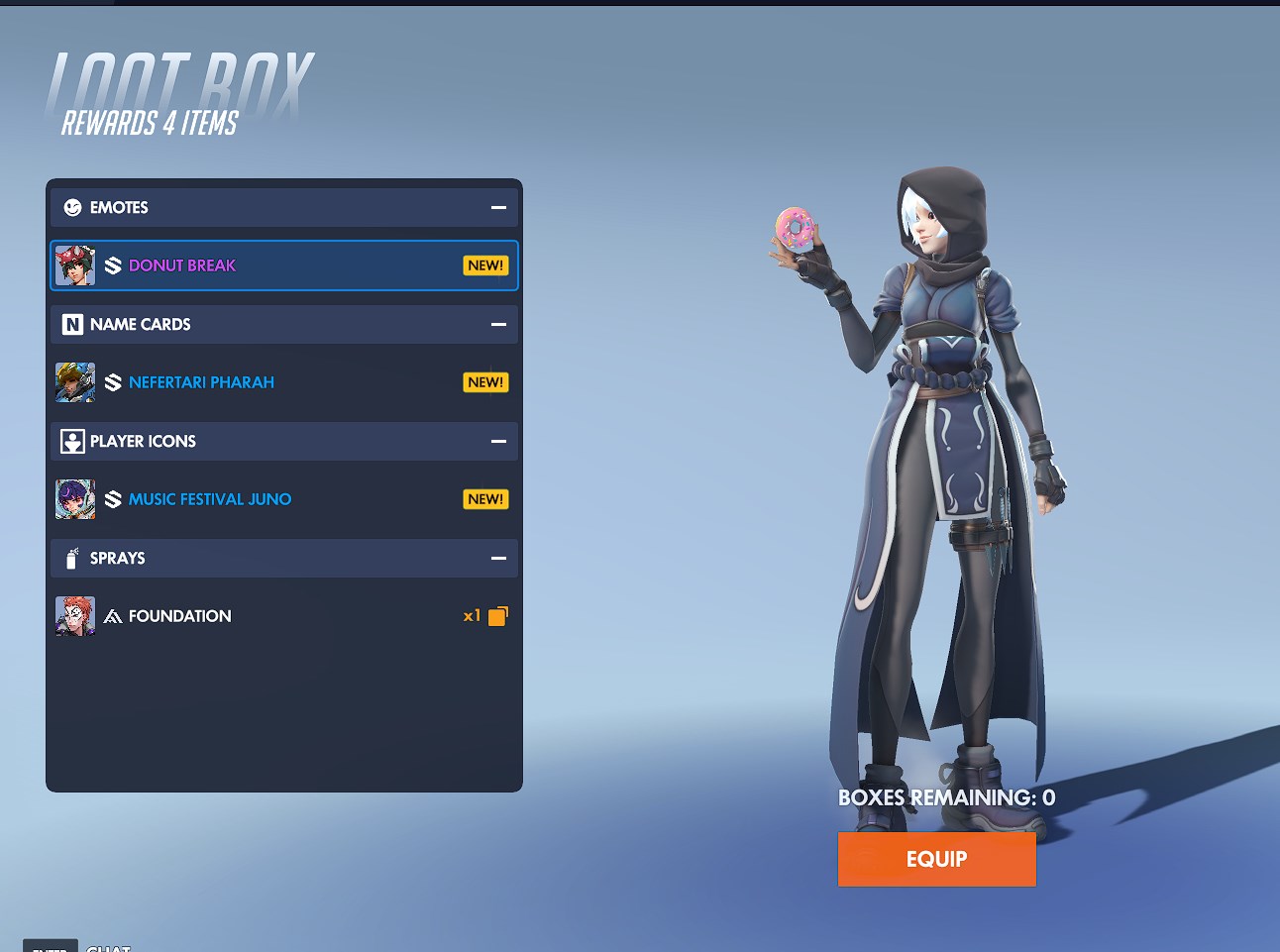Select the Donut Break emote row
Viewport: 1280px width, 952px height.
283,265
